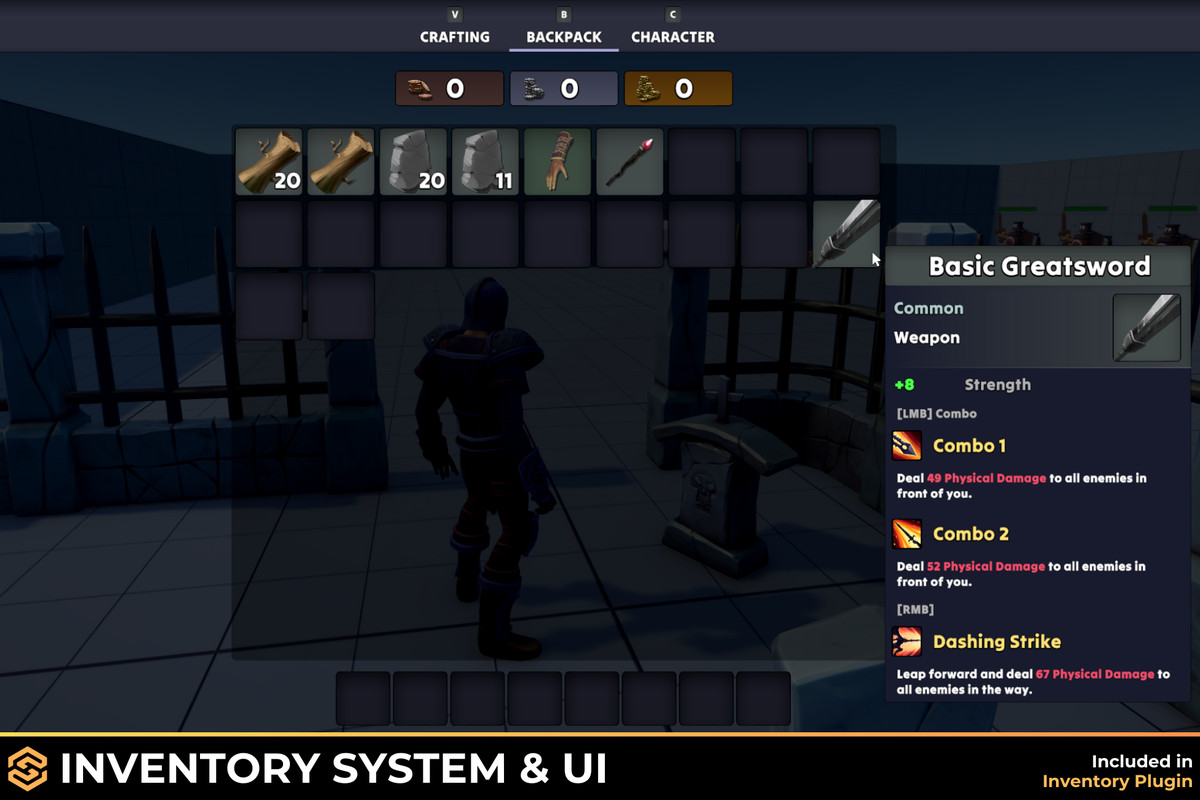Viewport: 1200px width, 800px height.
Task: Choose the stone stack of 11
Action: point(485,162)
